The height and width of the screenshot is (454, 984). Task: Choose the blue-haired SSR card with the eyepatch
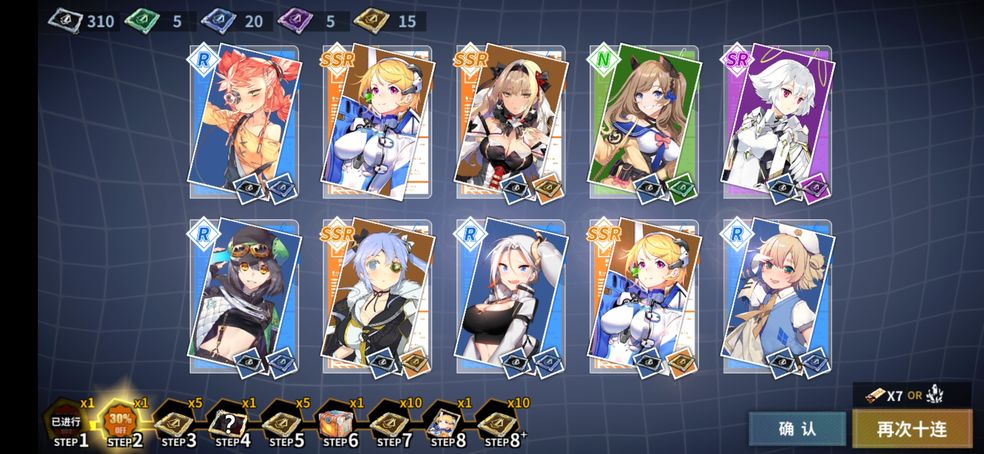(377, 295)
